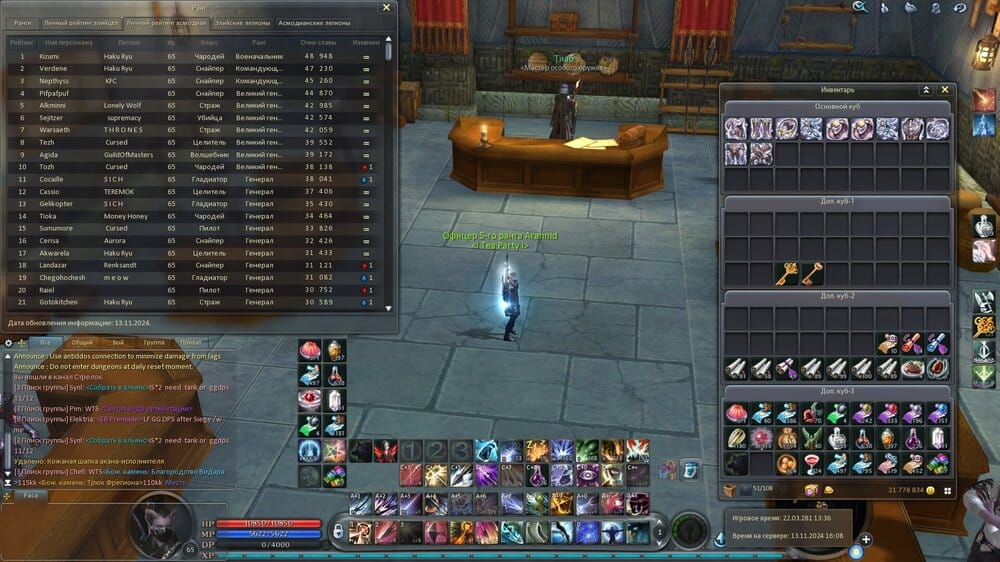Click the Доп. куб-2 section header

coord(837,297)
